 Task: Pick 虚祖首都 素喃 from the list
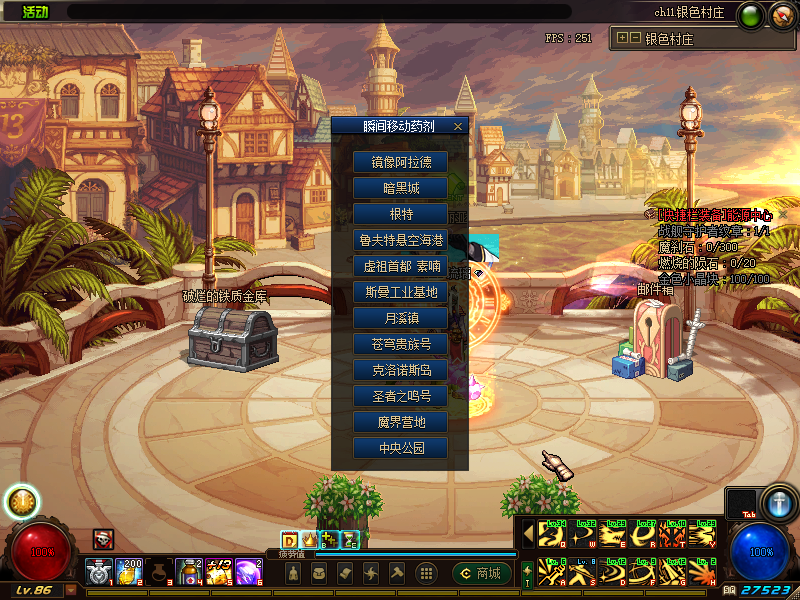point(400,266)
